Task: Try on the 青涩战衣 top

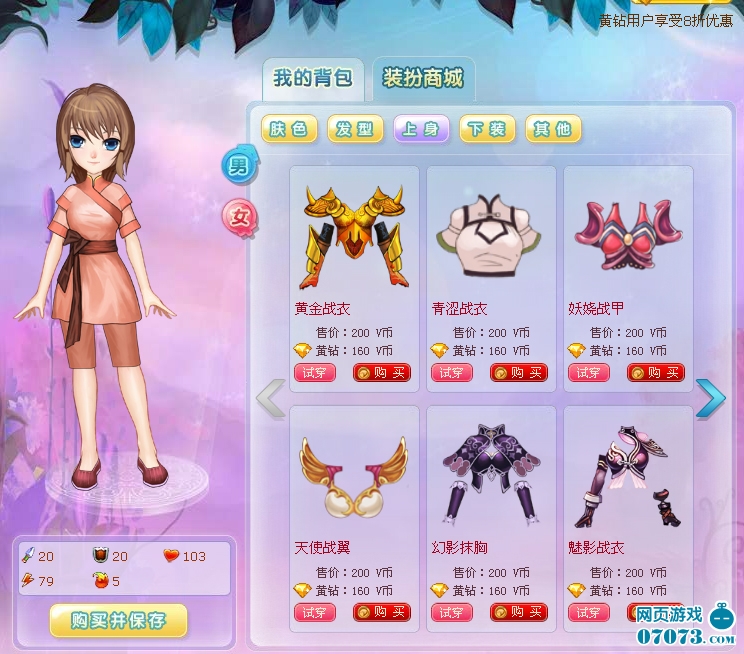Action: coord(451,373)
